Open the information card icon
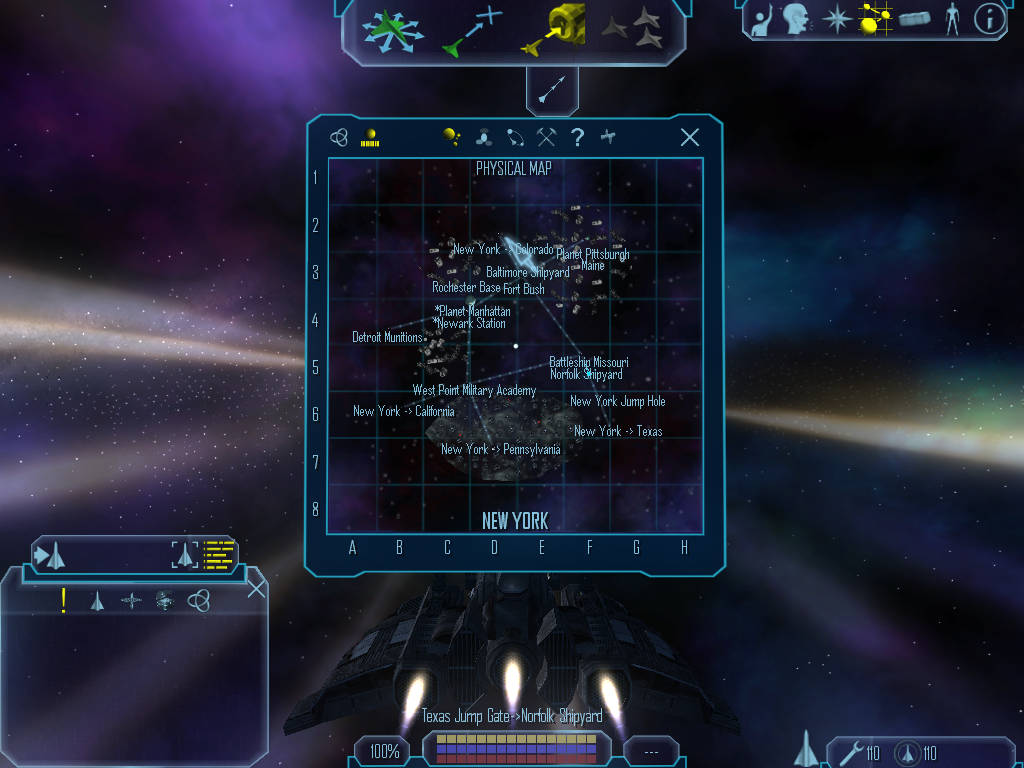The image size is (1024, 768). pos(989,18)
